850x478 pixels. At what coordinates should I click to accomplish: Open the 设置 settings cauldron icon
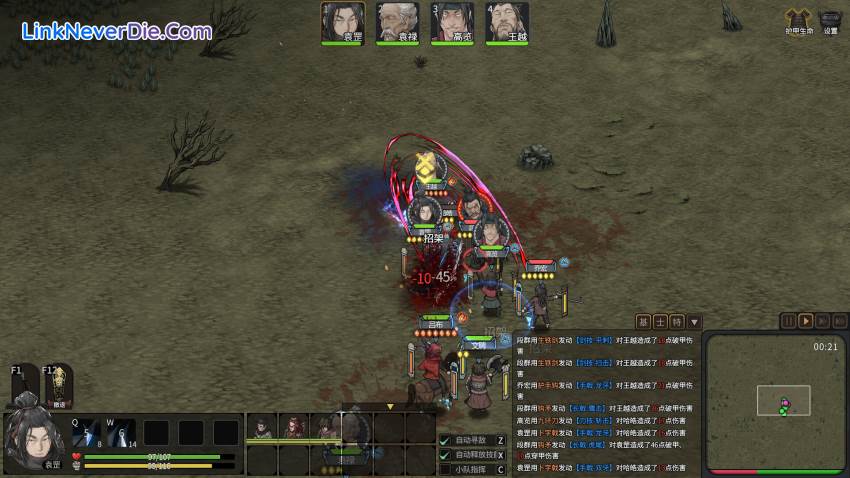[x=830, y=19]
